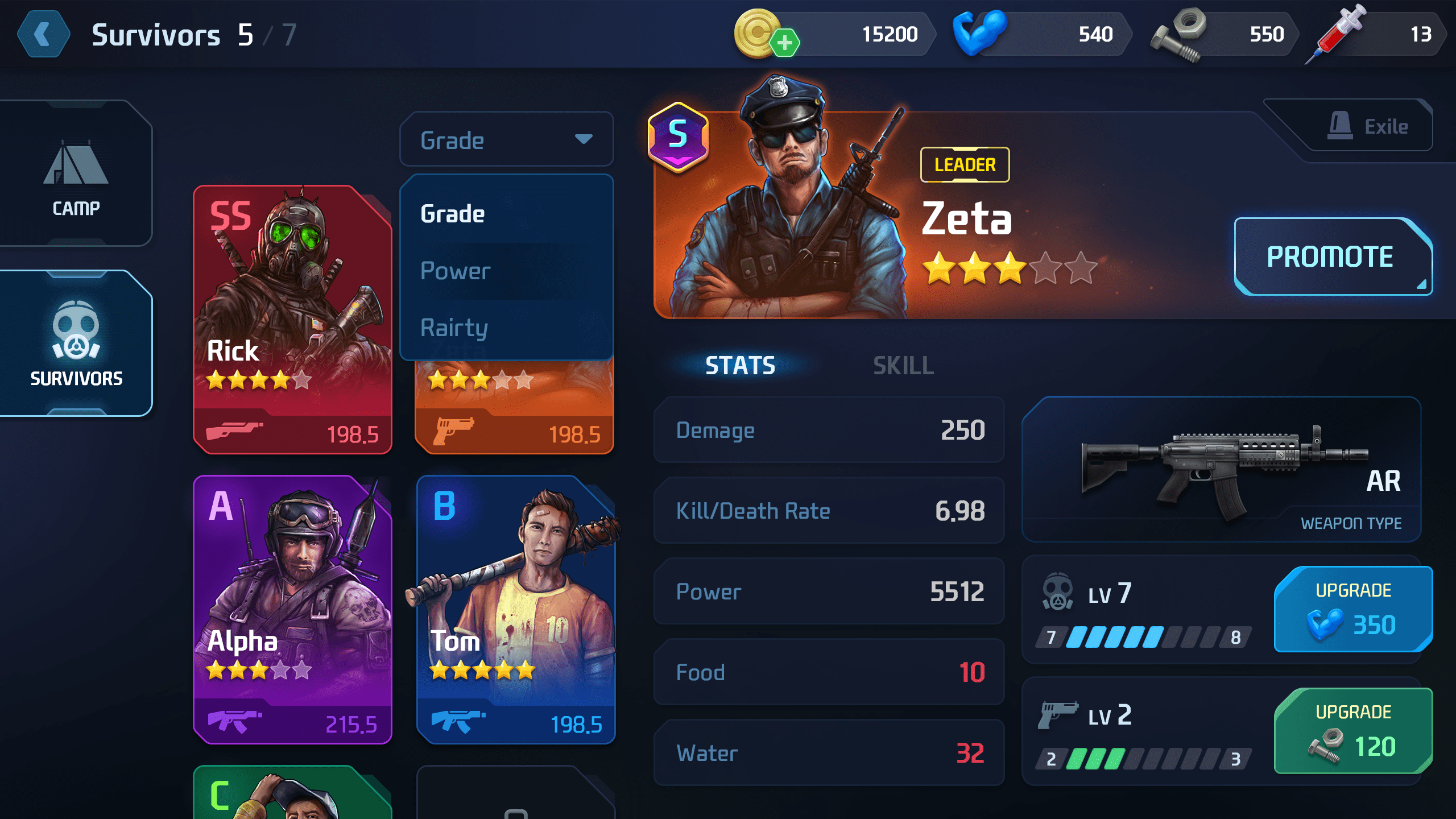Image resolution: width=1456 pixels, height=819 pixels.
Task: Open the AR weapon type panel
Action: click(x=1221, y=469)
